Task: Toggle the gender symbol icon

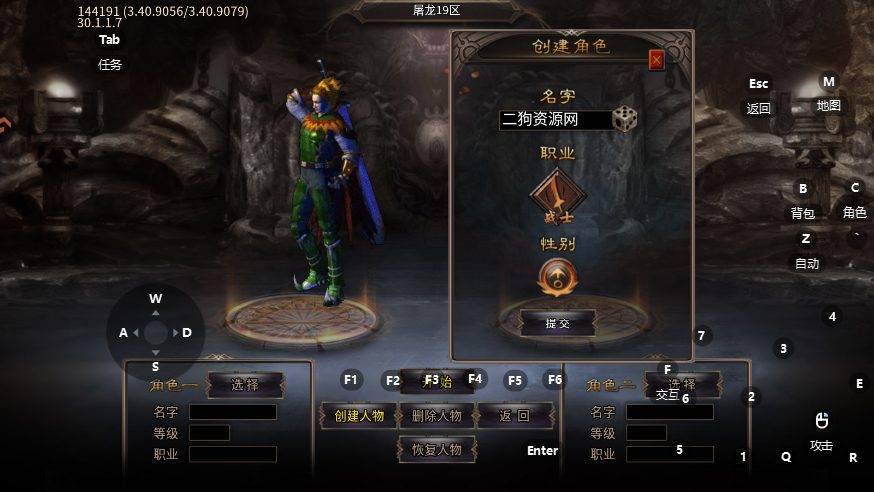Action: coord(557,277)
